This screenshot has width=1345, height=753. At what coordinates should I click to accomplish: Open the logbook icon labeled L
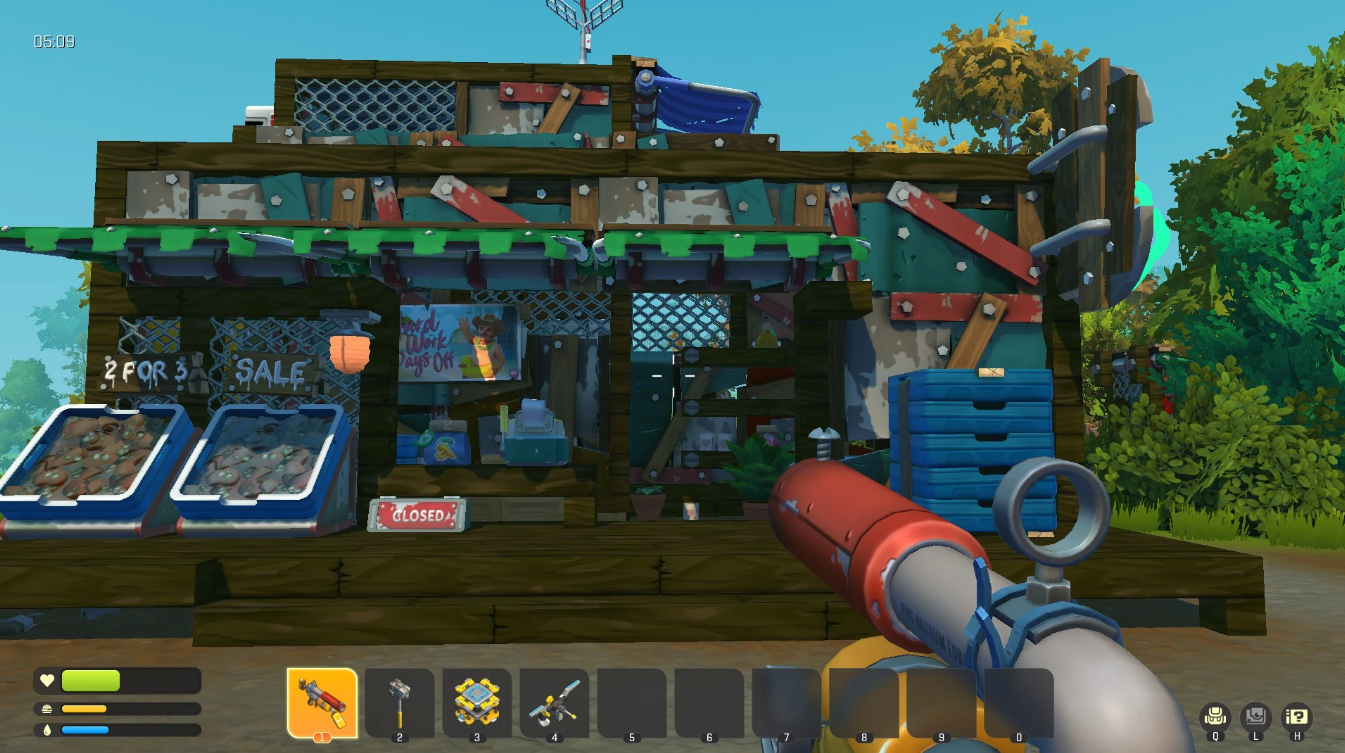pyautogui.click(x=1255, y=716)
